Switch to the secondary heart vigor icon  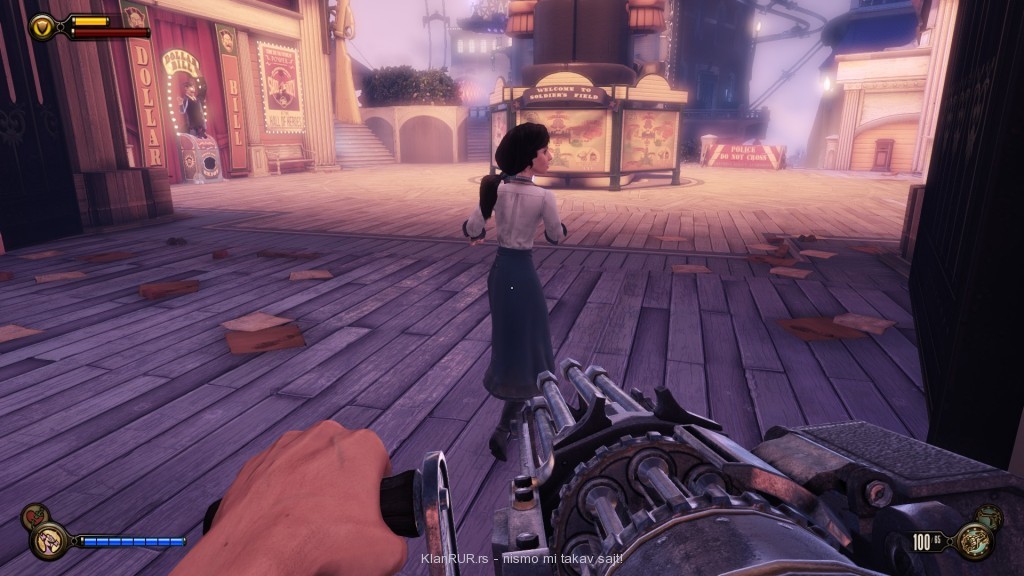tap(34, 517)
